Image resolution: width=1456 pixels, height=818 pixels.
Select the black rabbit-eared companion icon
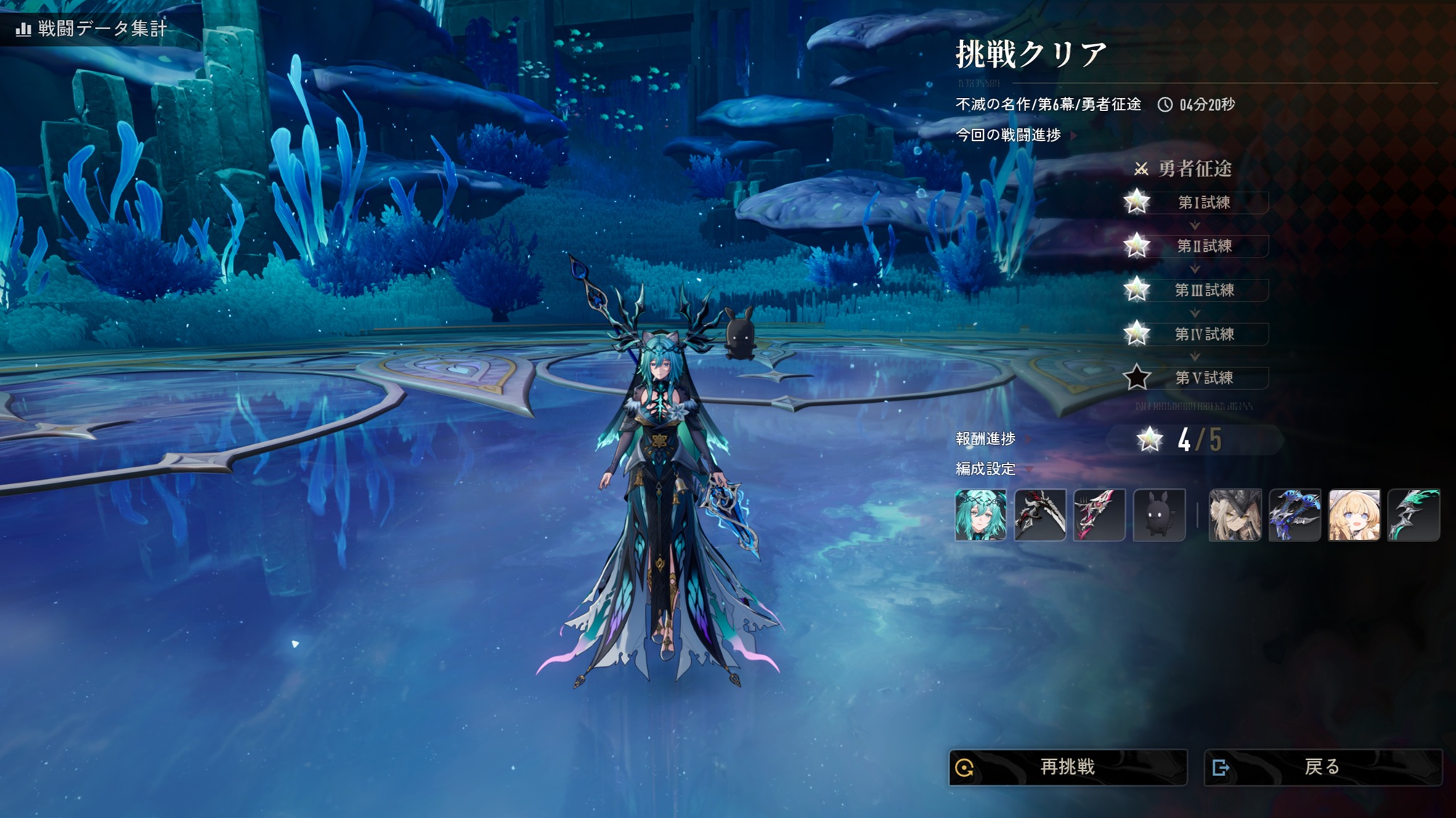coord(1159,515)
